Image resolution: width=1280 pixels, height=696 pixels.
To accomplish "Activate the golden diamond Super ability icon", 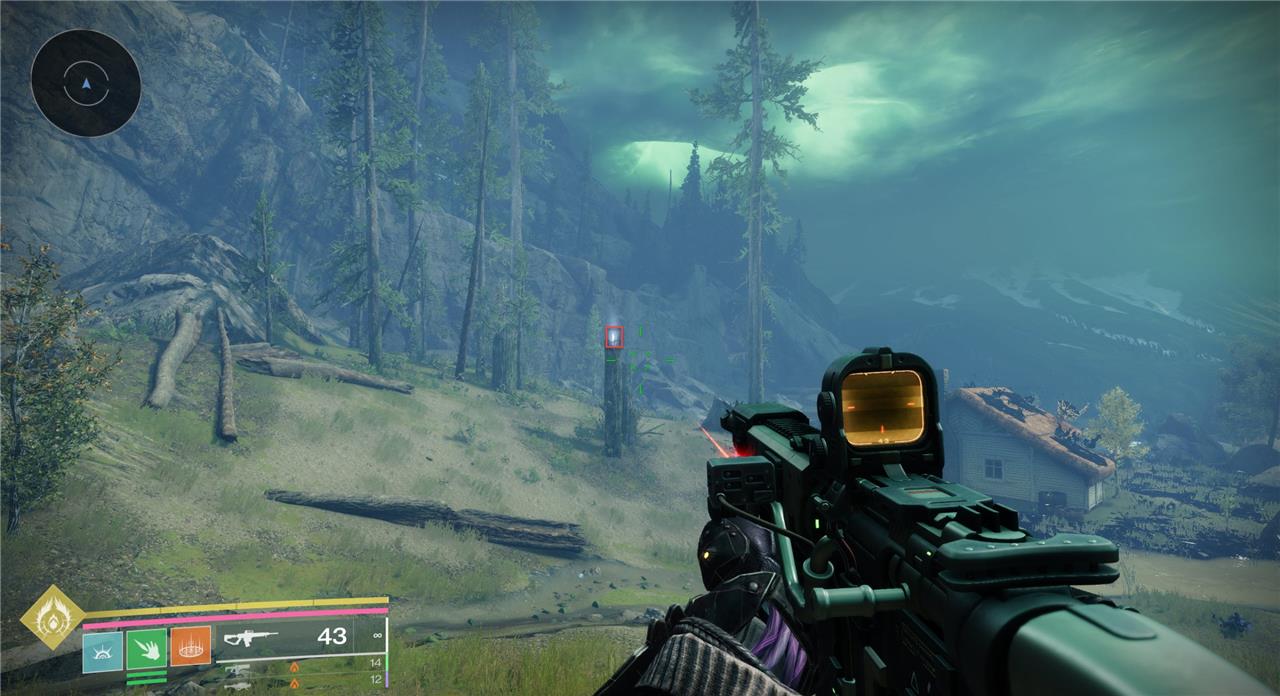I will [51, 616].
